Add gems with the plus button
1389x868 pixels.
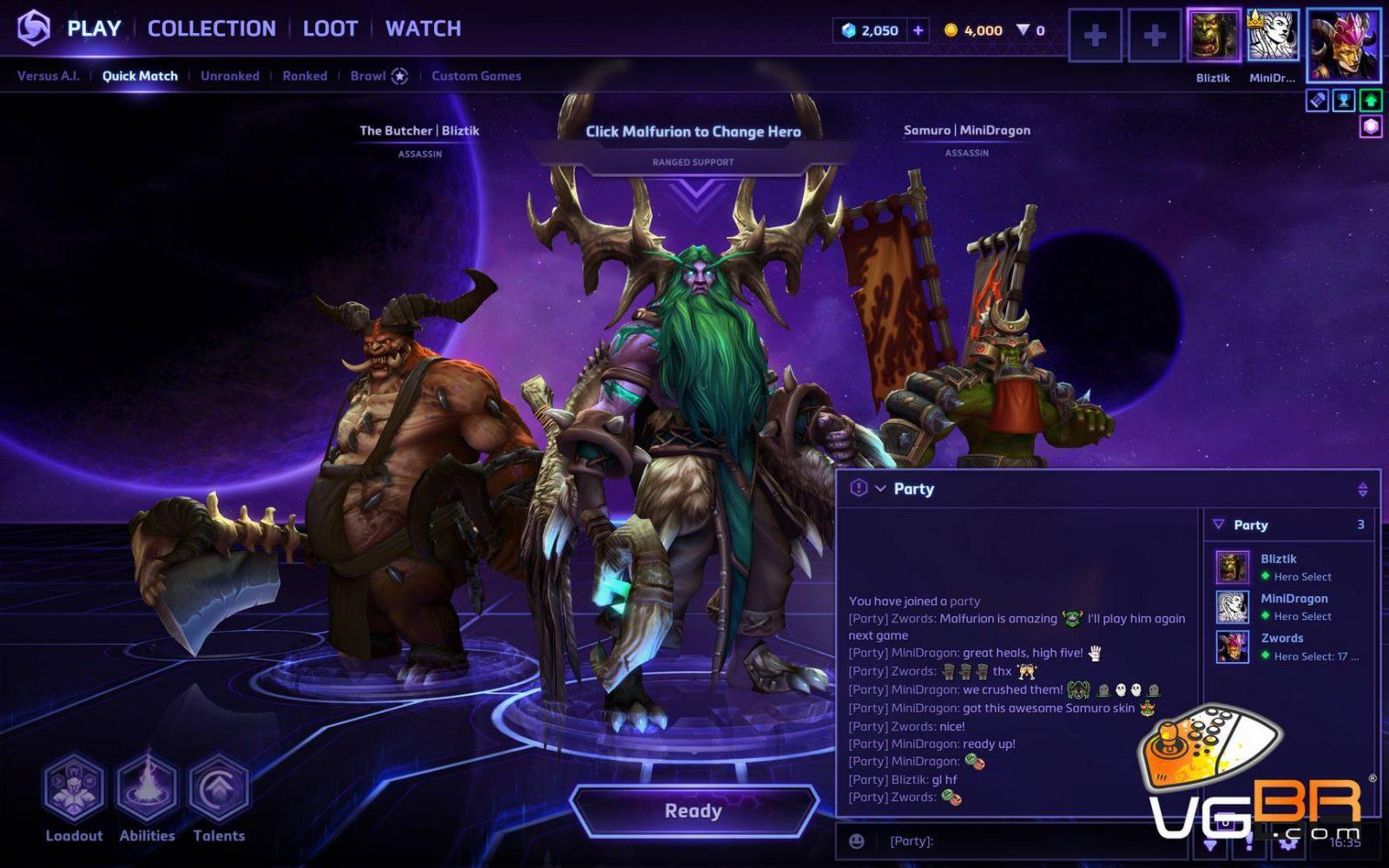click(x=918, y=30)
